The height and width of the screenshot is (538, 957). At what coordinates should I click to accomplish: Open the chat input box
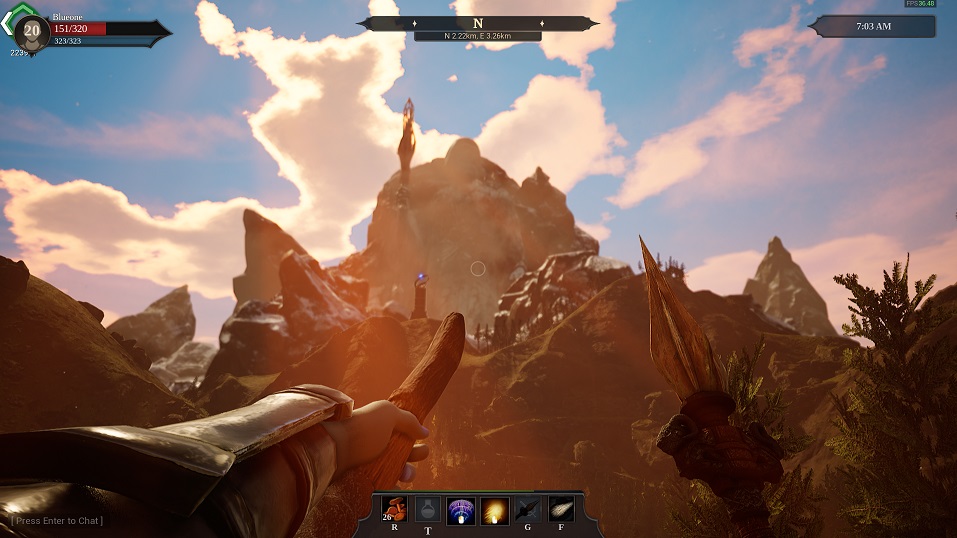tap(58, 521)
